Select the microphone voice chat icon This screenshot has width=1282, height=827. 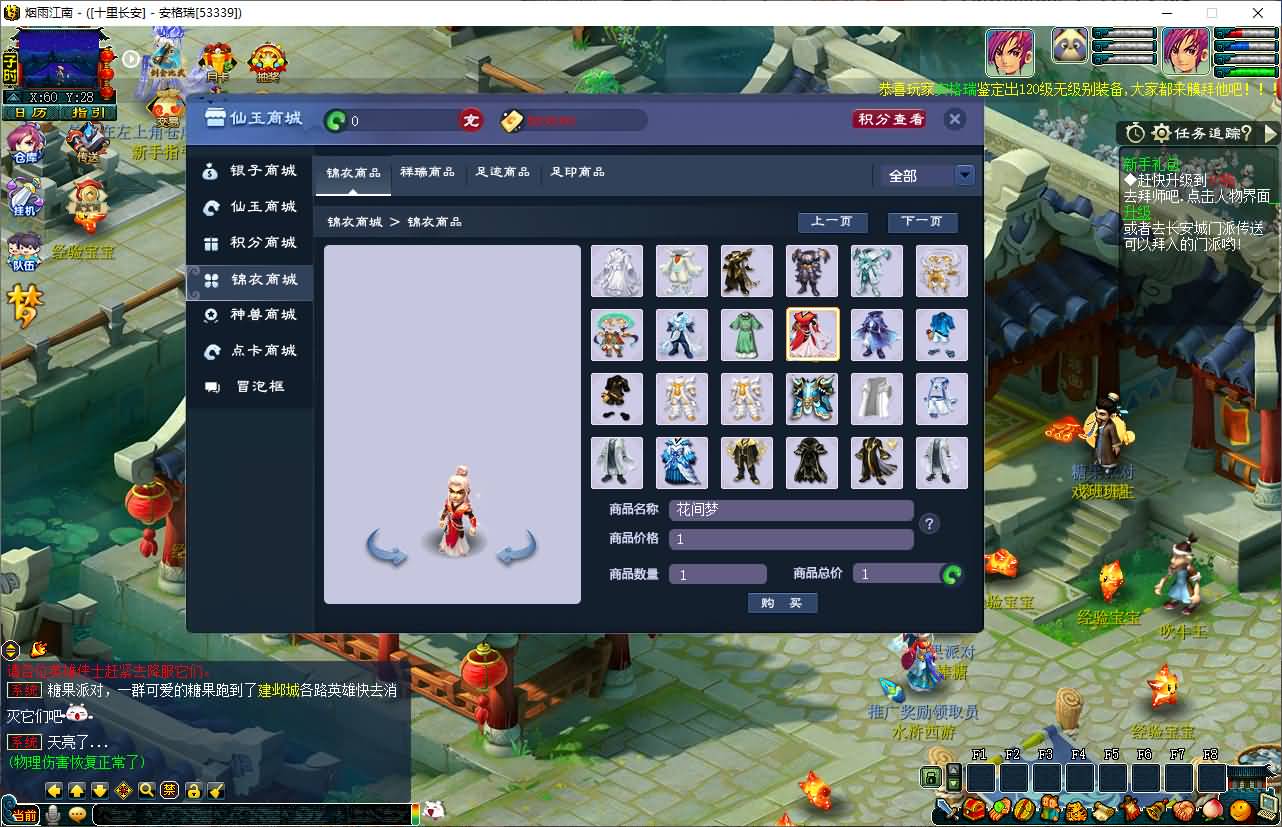[x=54, y=812]
